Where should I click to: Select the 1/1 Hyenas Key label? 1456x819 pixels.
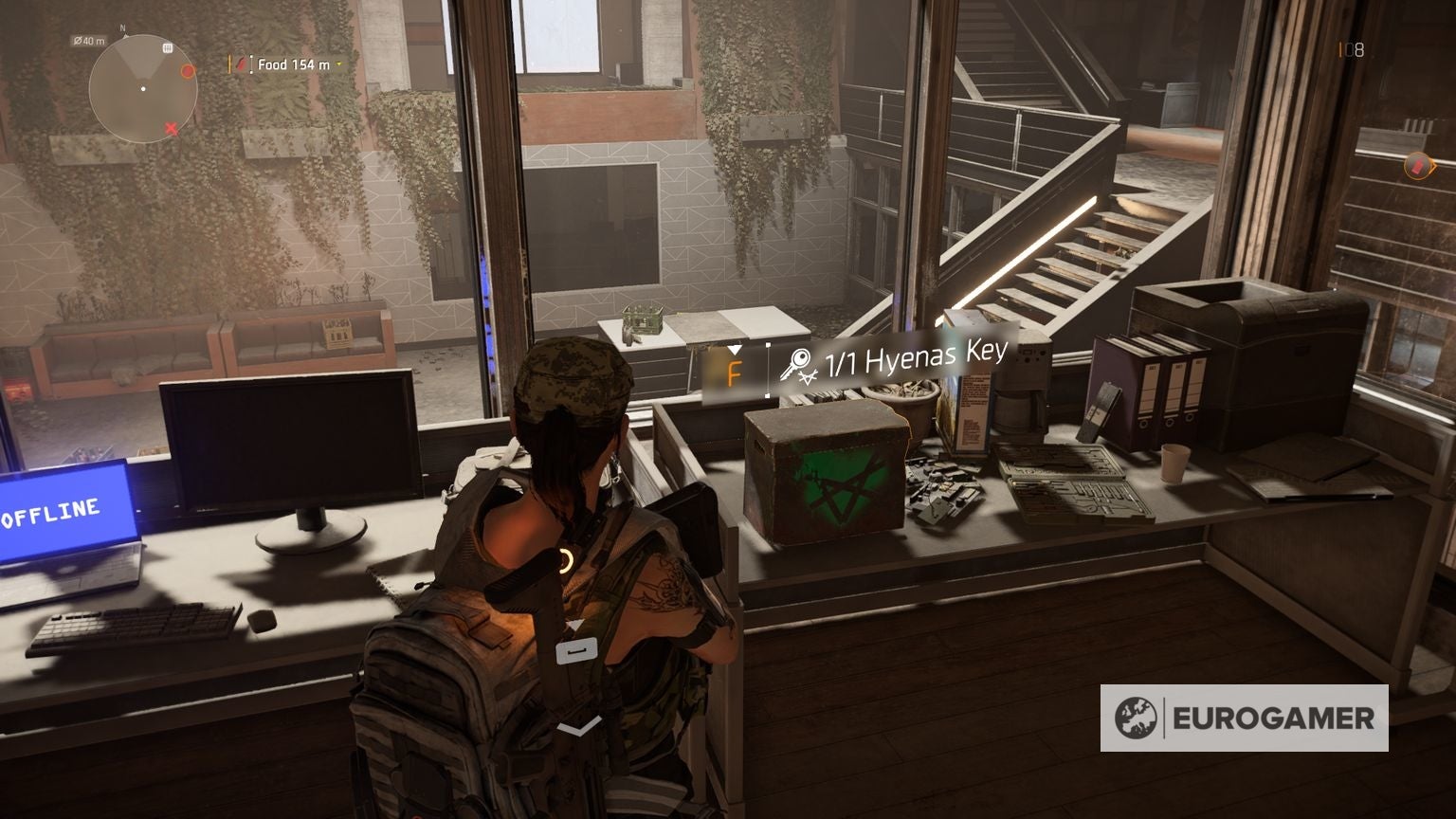click(x=915, y=358)
